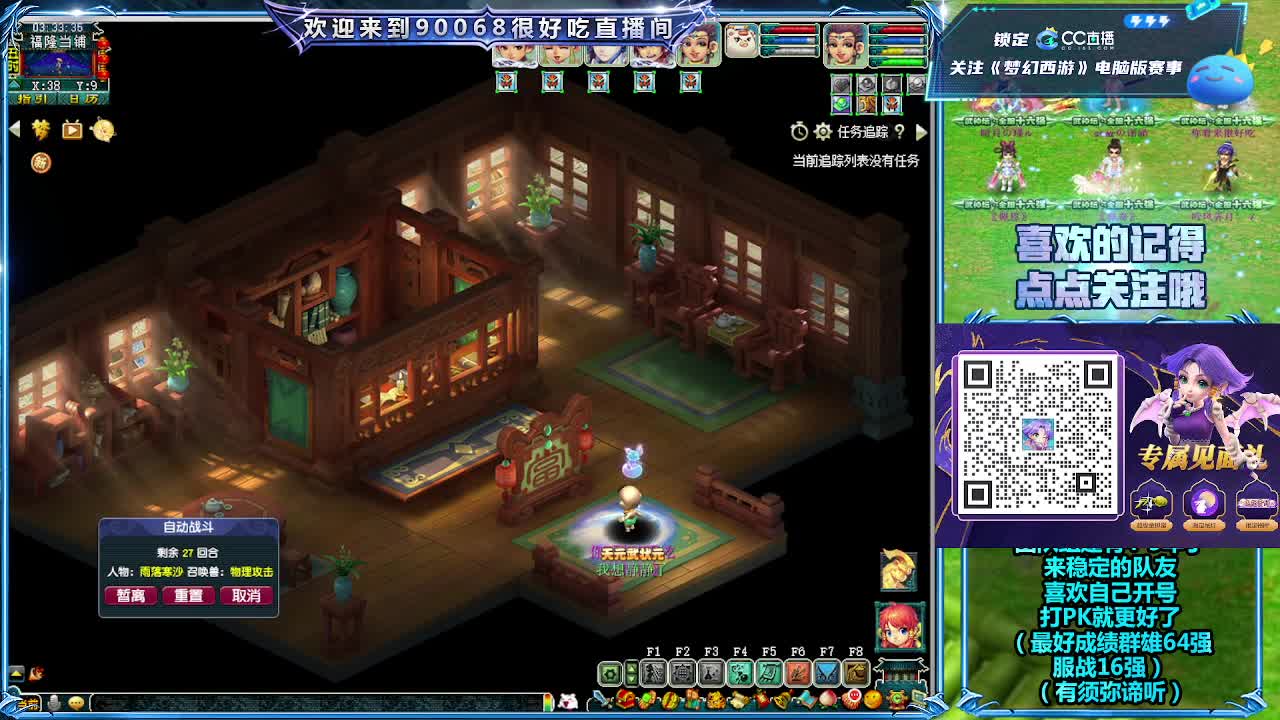Image resolution: width=1280 pixels, height=720 pixels.
Task: Click the microphone icon on the chat bar
Action: [x=53, y=701]
